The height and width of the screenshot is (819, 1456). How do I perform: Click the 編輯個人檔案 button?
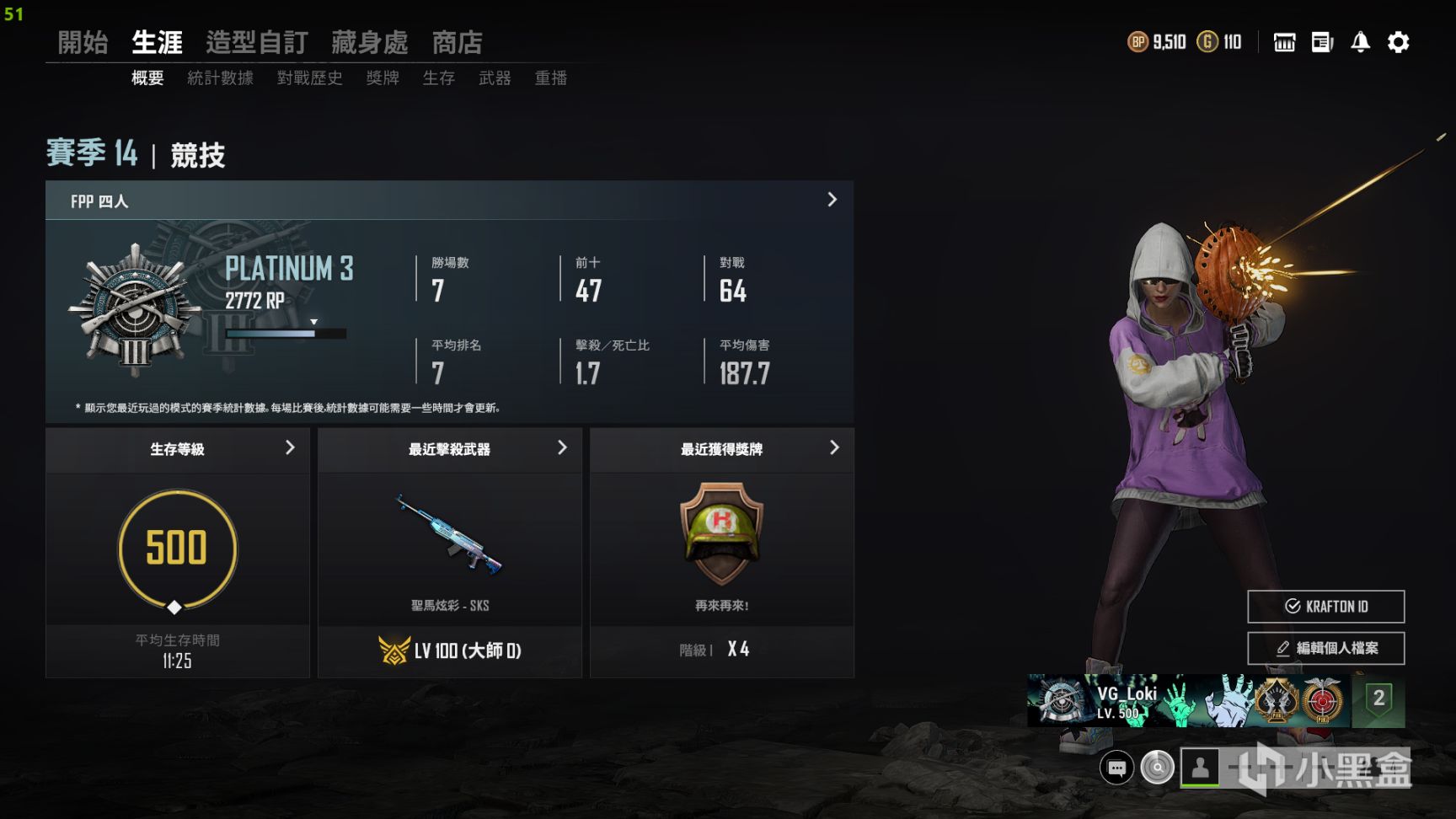(x=1325, y=648)
